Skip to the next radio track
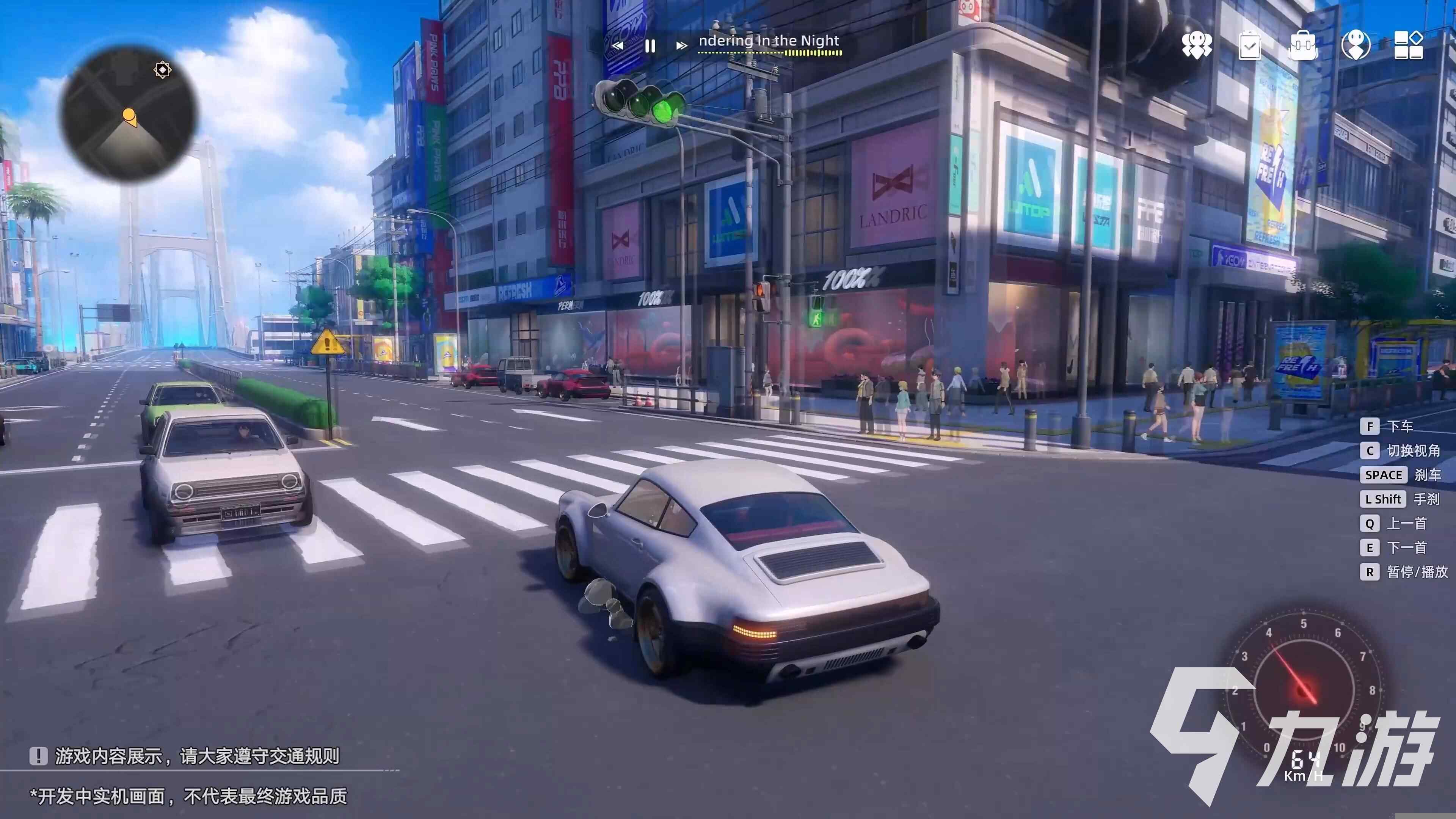The image size is (1456, 819). pyautogui.click(x=682, y=46)
